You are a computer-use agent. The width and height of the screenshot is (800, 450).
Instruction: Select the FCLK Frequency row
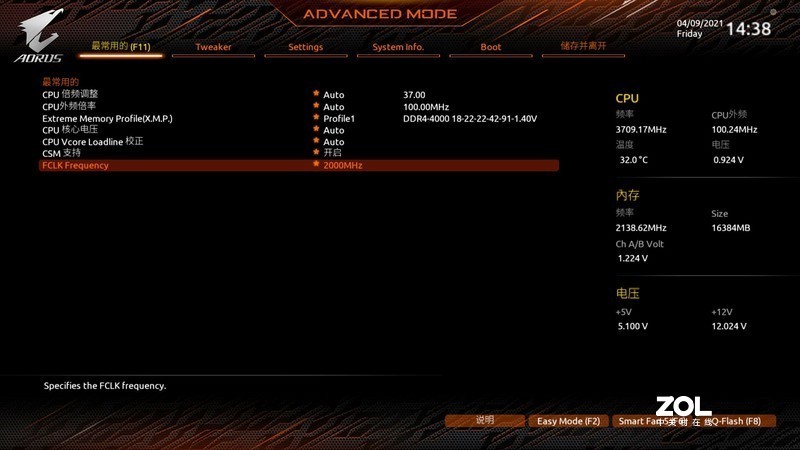point(75,165)
